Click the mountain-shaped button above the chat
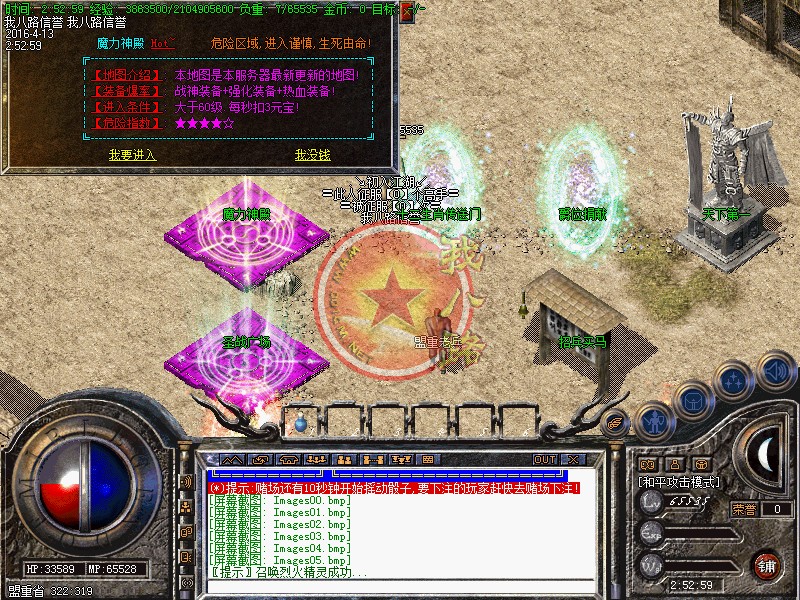This screenshot has width=800, height=600. coord(232,459)
